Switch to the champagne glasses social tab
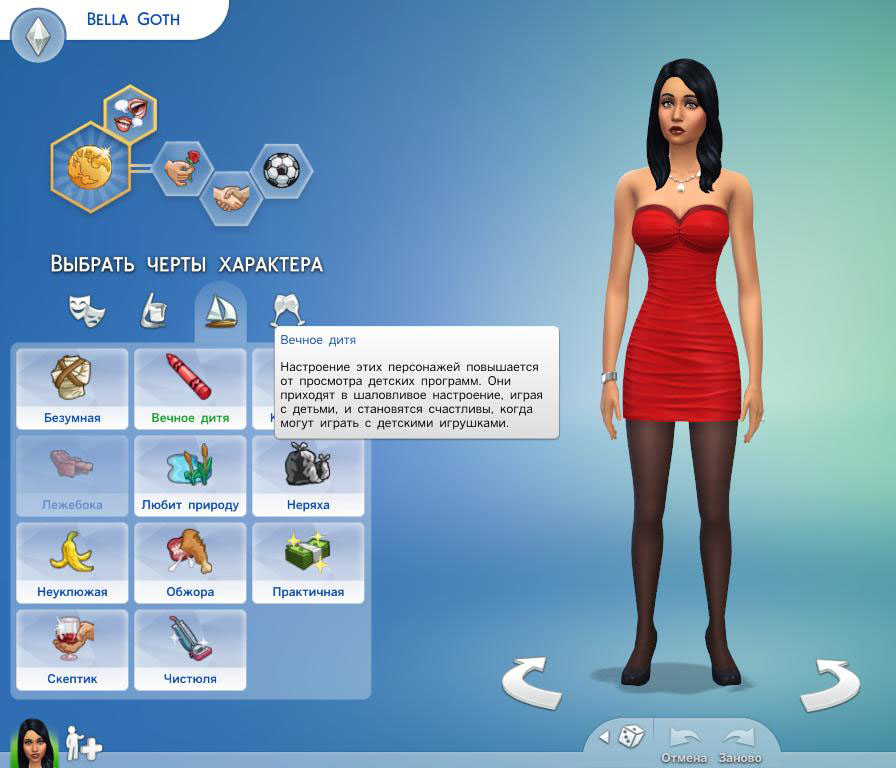 288,310
